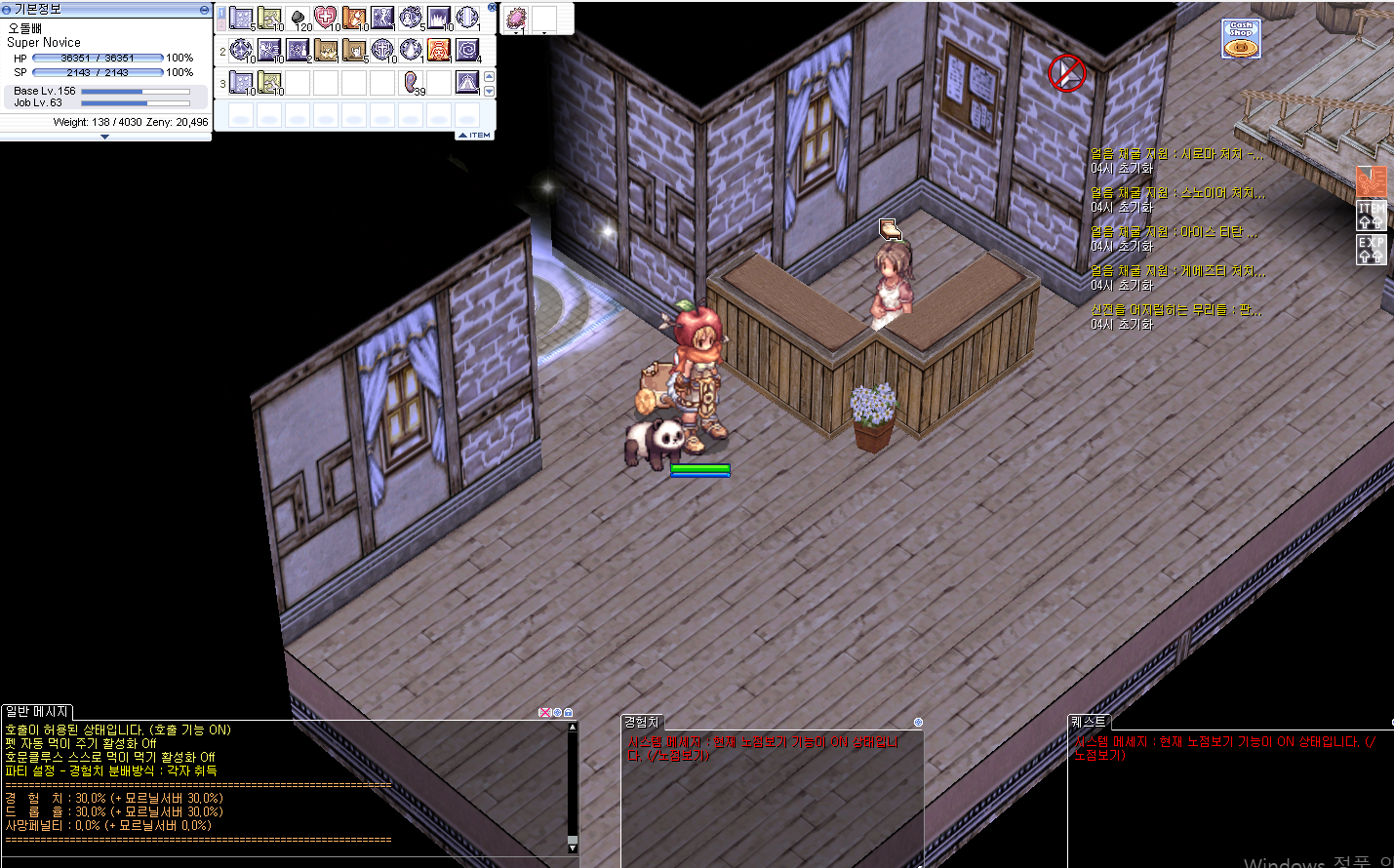
Task: Minimize the 기본정보 basic info window
Action: (204, 9)
